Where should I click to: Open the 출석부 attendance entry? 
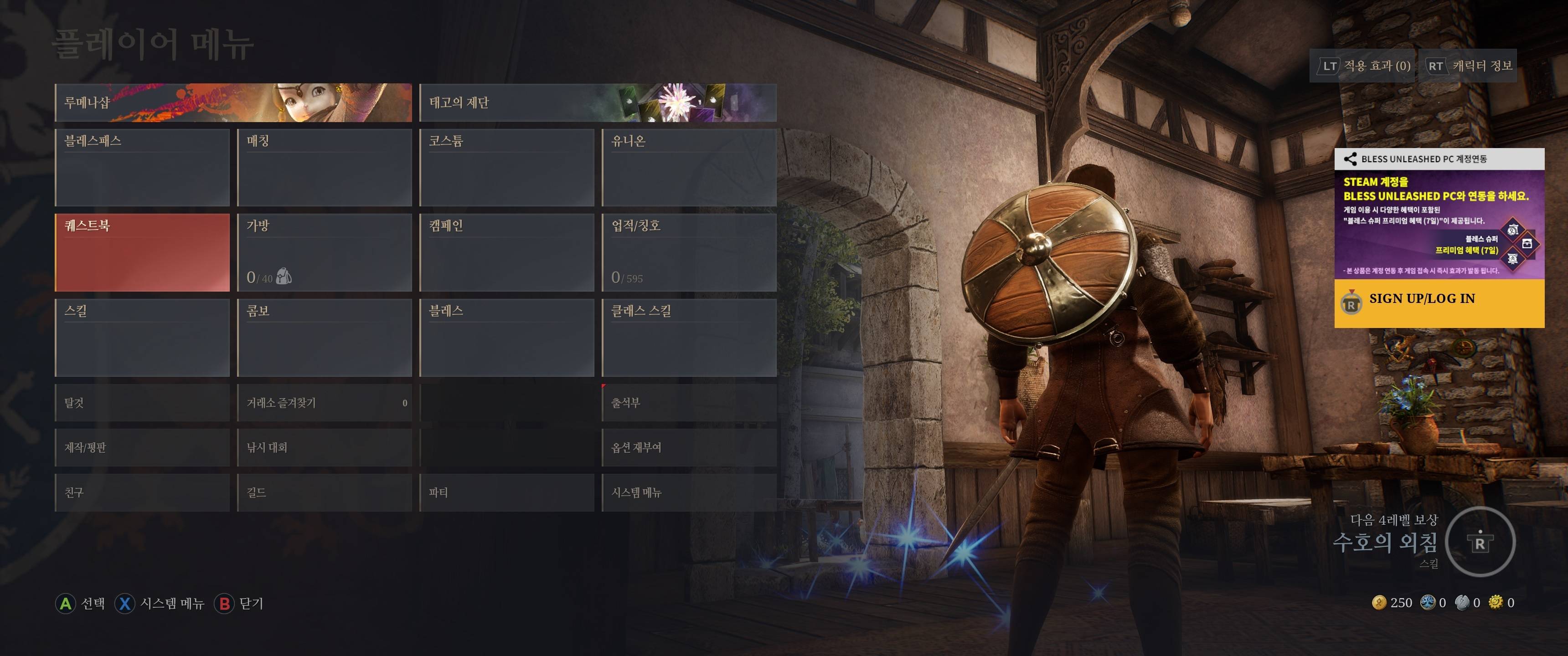click(689, 403)
